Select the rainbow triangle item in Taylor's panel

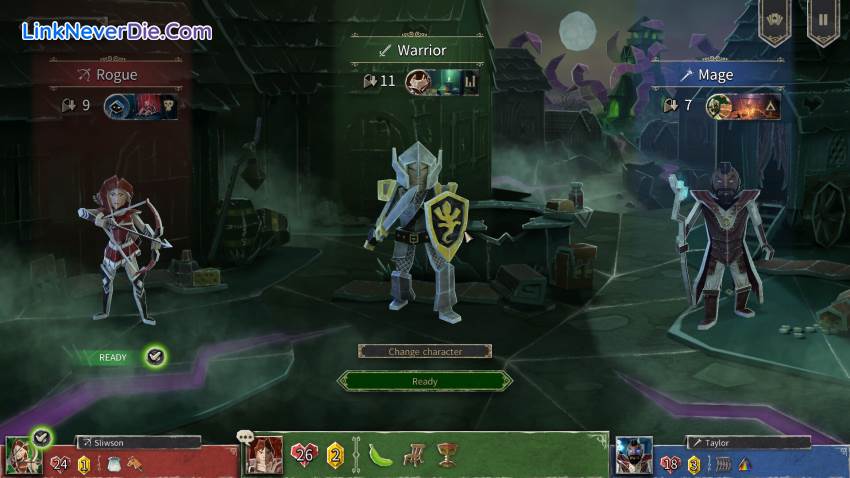[x=744, y=464]
